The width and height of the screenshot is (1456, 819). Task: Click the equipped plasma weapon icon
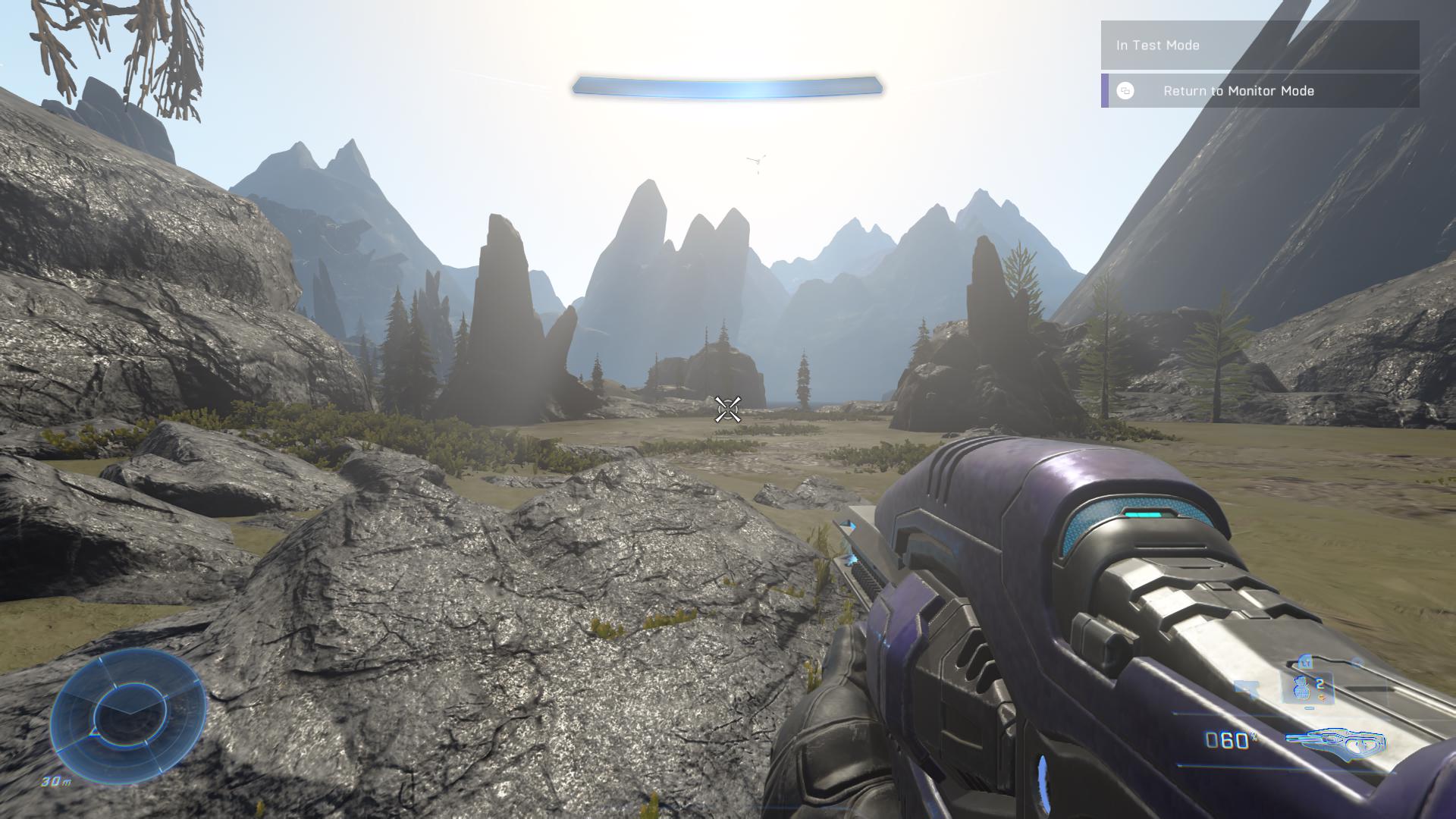1335,743
